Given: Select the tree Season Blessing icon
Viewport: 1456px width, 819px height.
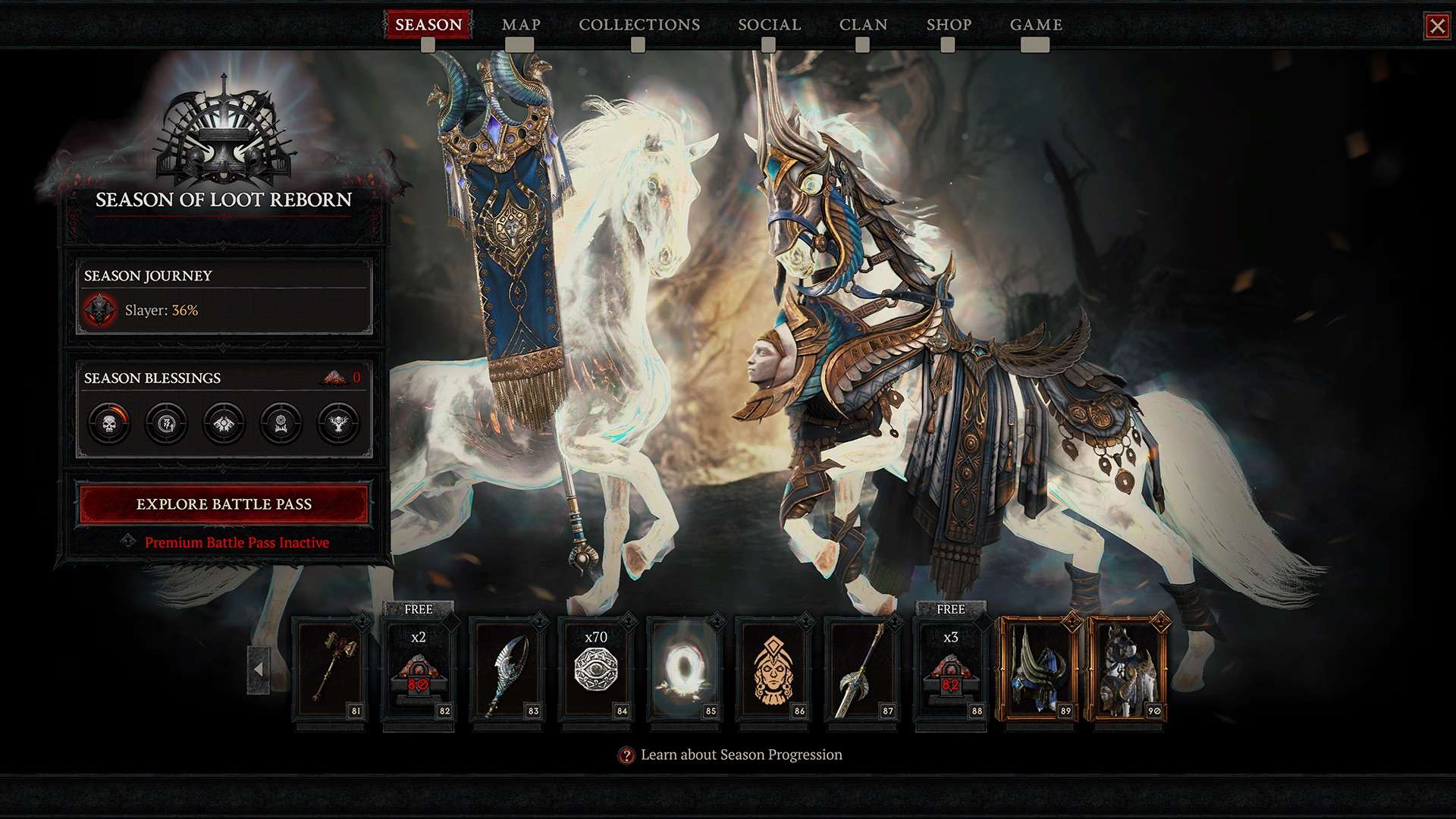Looking at the screenshot, I should tap(338, 423).
